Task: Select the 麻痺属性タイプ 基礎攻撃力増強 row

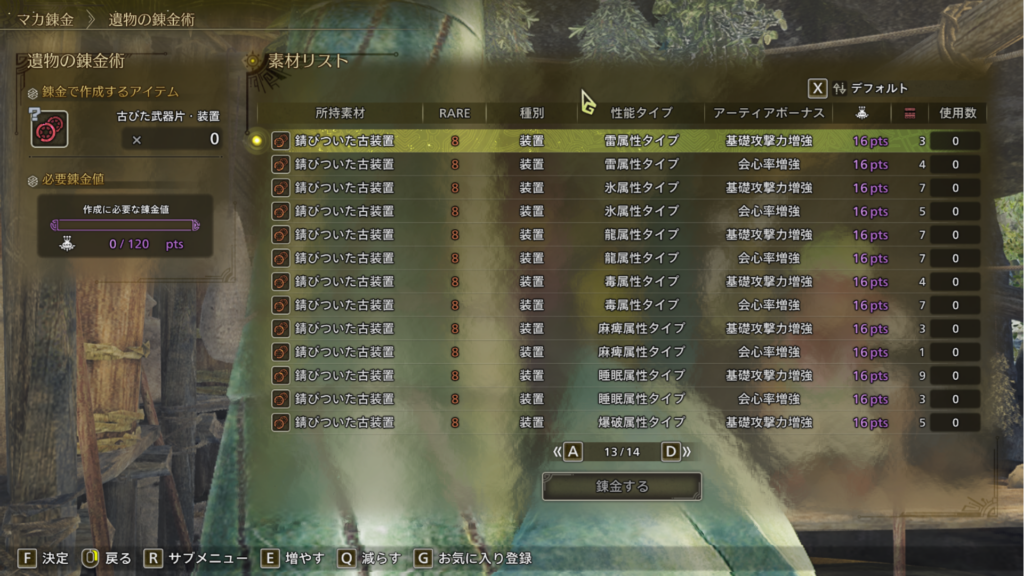Action: pos(620,329)
